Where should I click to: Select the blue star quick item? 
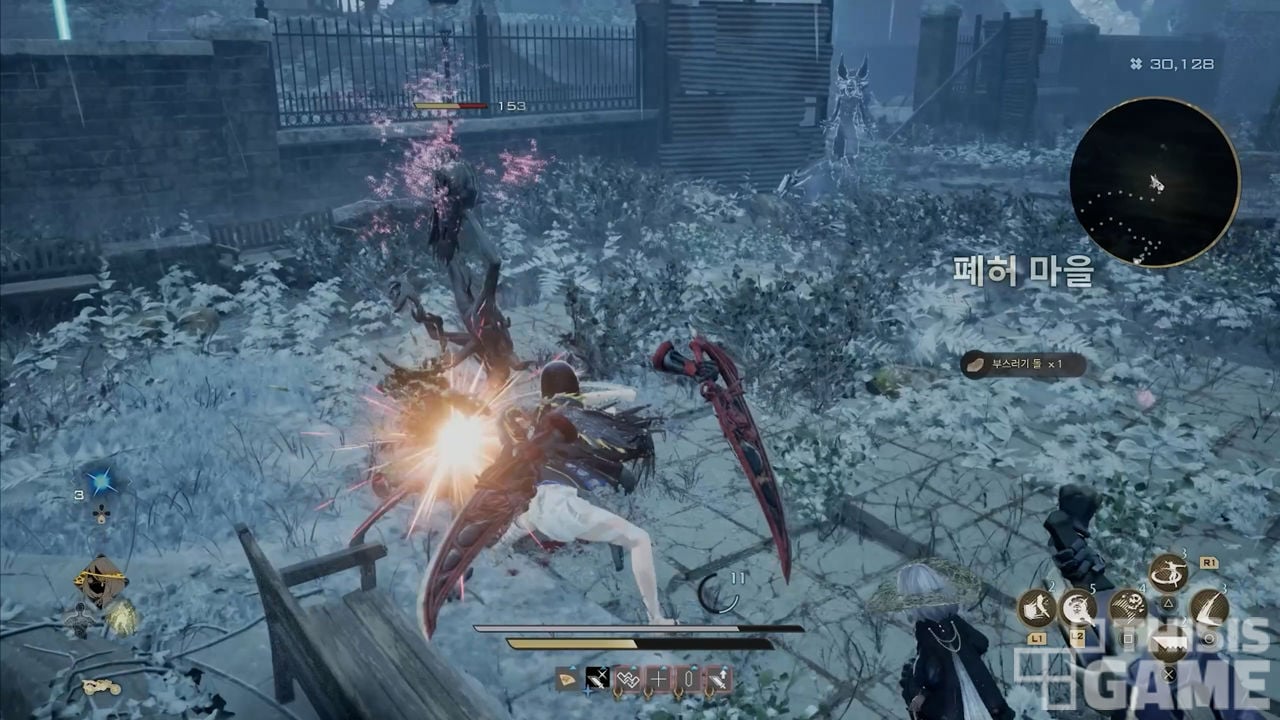click(x=101, y=483)
